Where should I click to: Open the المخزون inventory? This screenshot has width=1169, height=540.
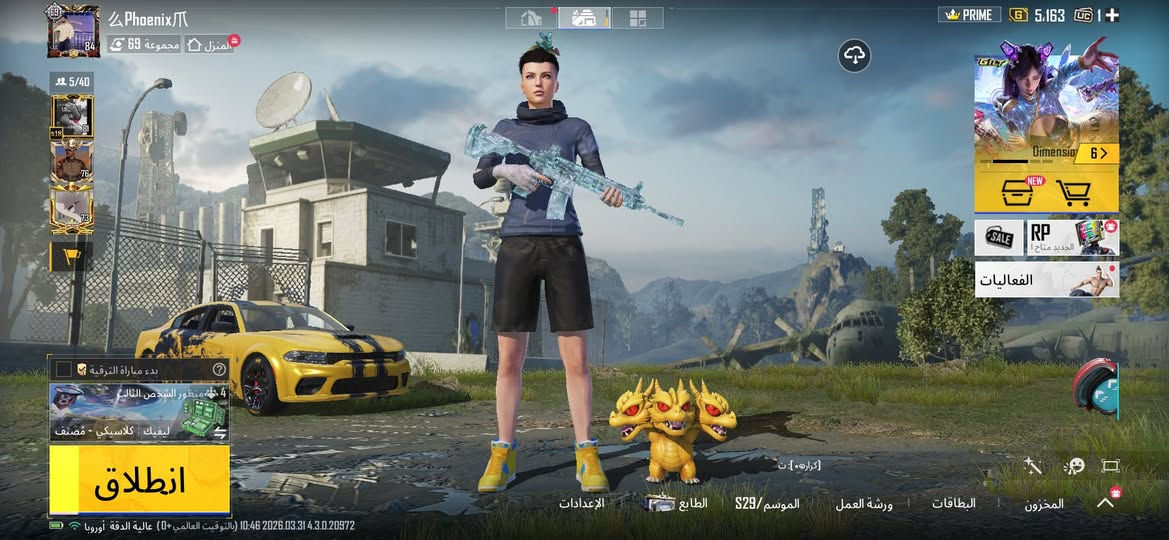tap(1044, 504)
